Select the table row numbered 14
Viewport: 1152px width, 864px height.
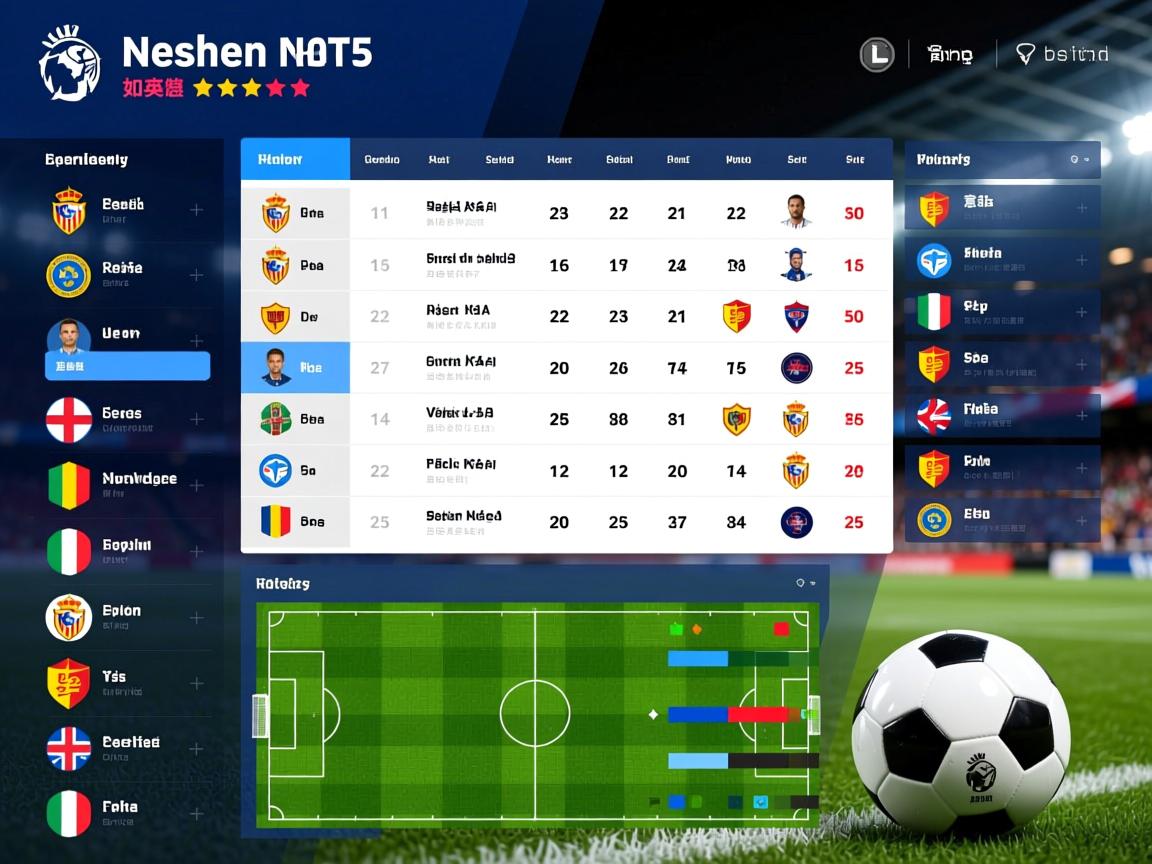tap(566, 419)
